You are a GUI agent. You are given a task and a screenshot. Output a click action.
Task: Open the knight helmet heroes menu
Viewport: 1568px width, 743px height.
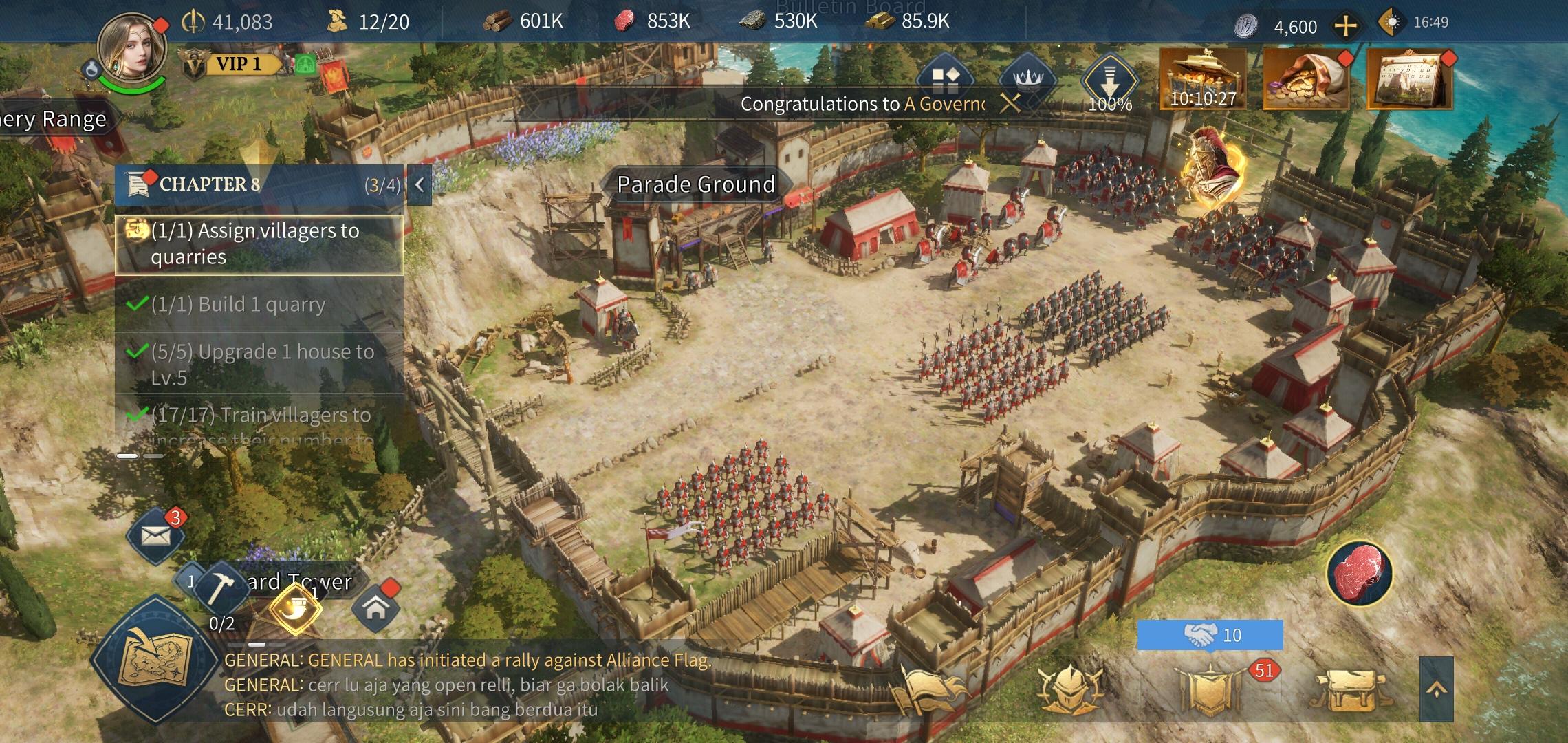pos(1070,688)
